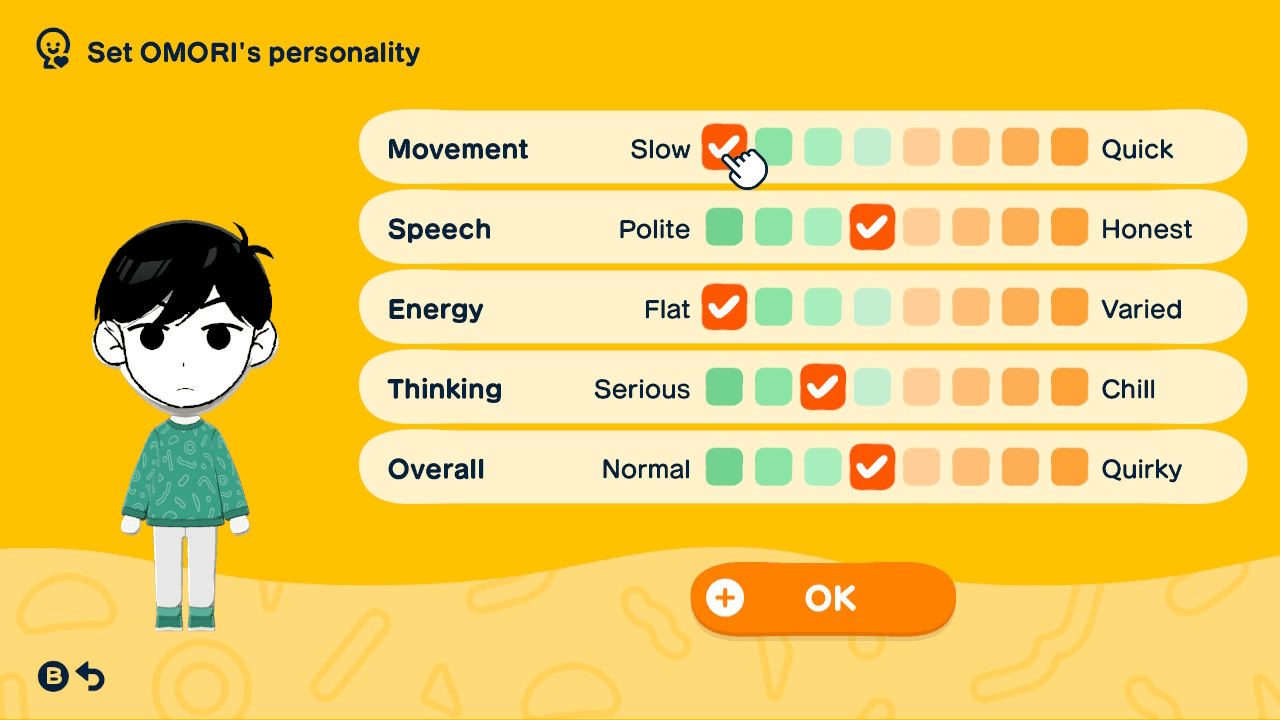Click the word Quirky on the Overall row

pos(1142,467)
